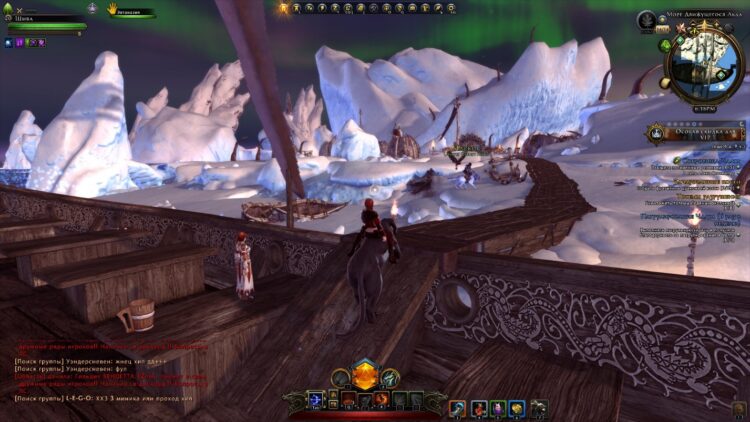
Task: Trigger the right artifact power circle
Action: 391,378
